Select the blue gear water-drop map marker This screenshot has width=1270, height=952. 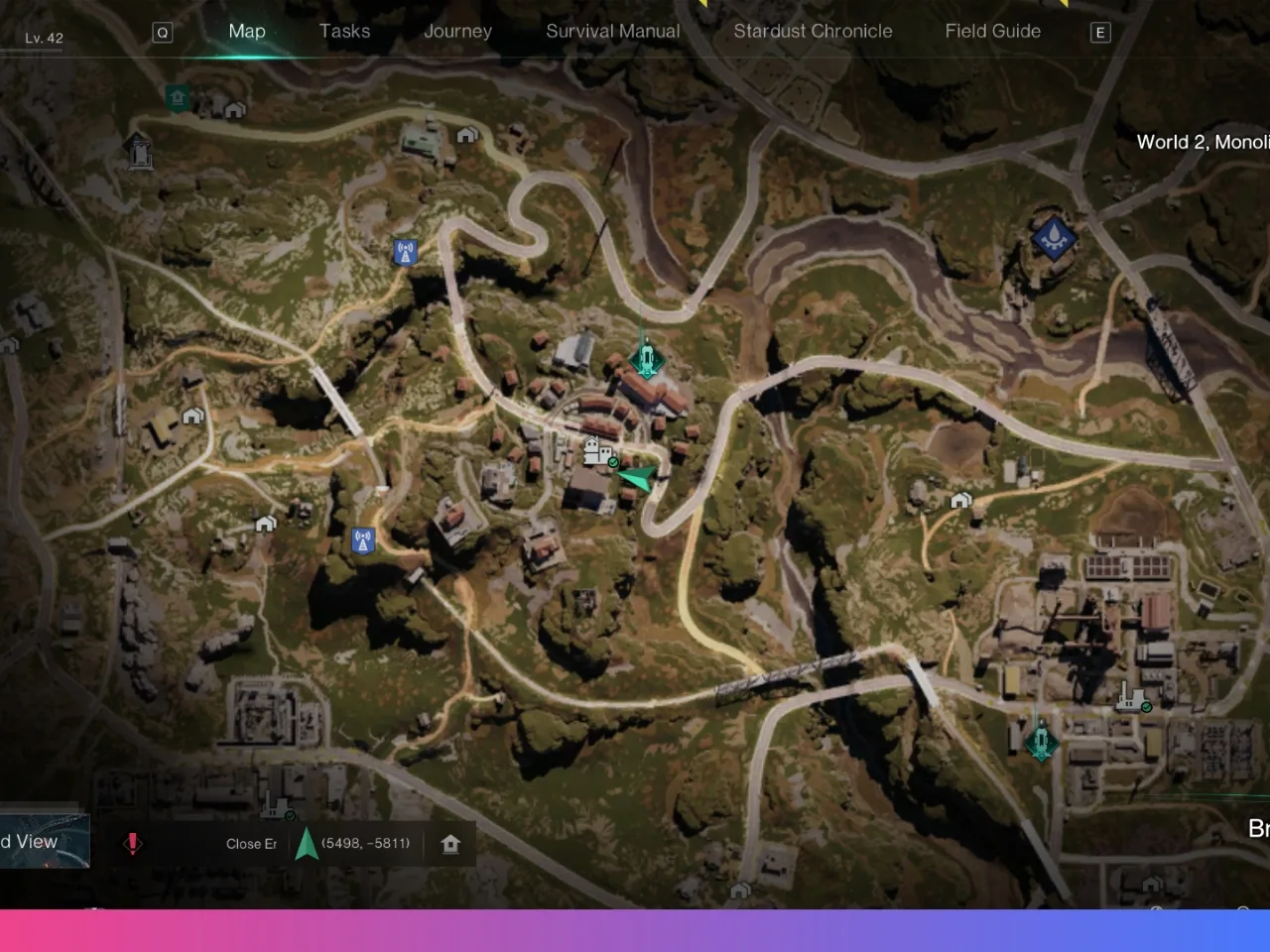[1053, 236]
